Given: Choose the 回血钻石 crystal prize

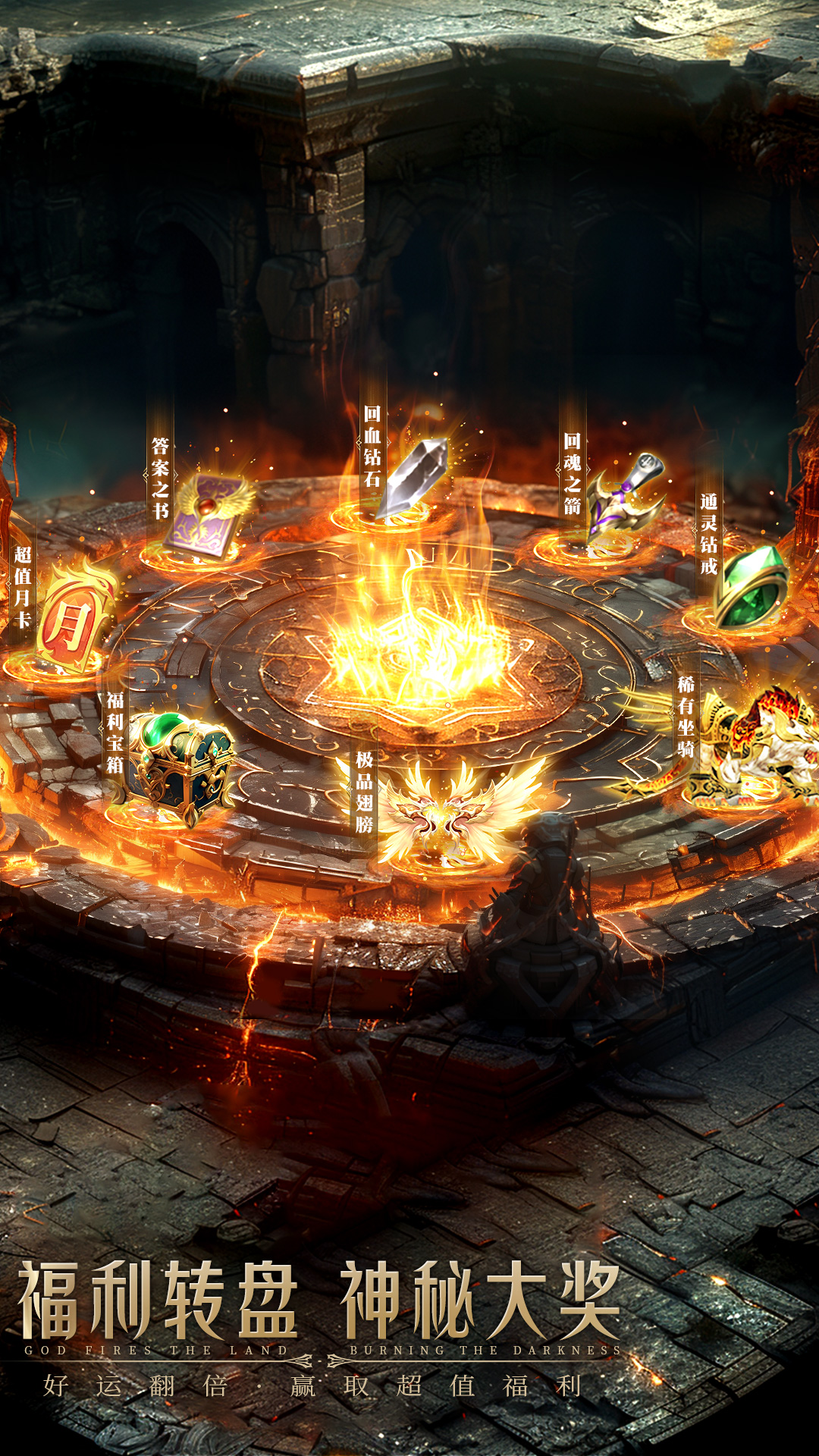Looking at the screenshot, I should point(413,478).
